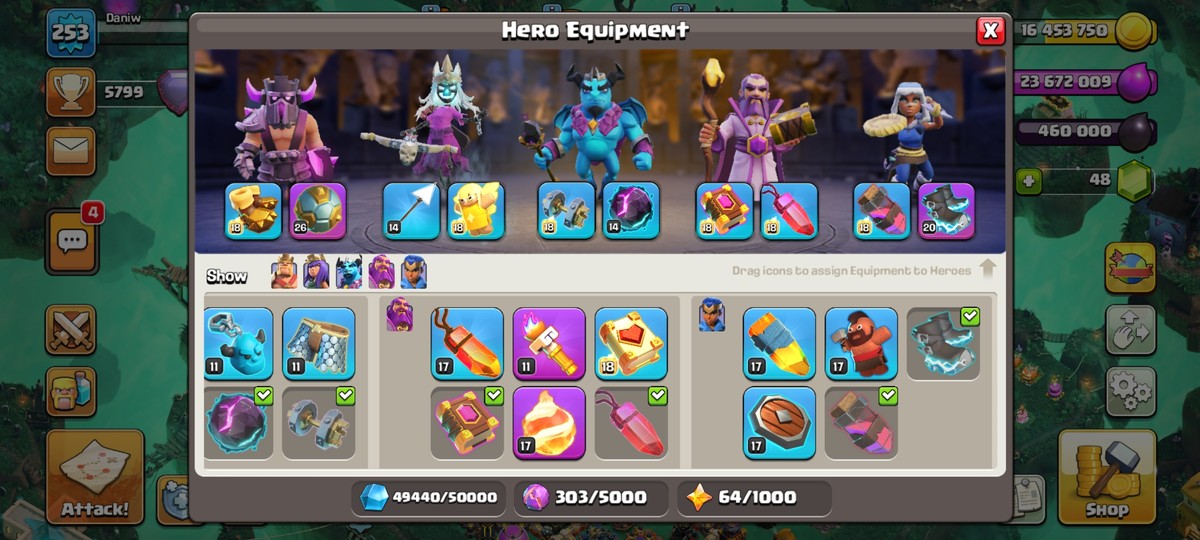Select the Haste Vial equipment
The image size is (1200, 540).
click(x=861, y=423)
